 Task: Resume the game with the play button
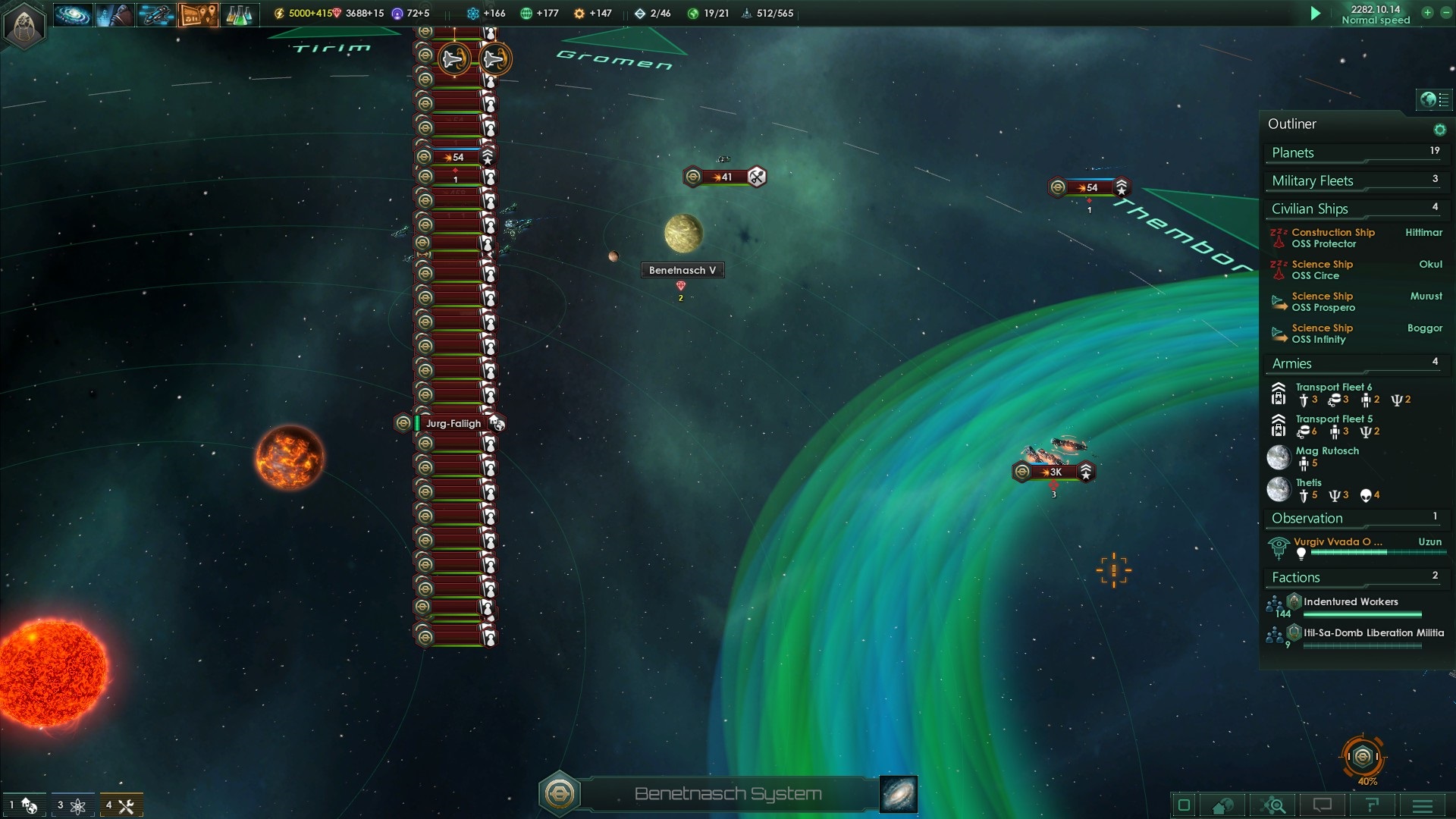click(x=1316, y=13)
